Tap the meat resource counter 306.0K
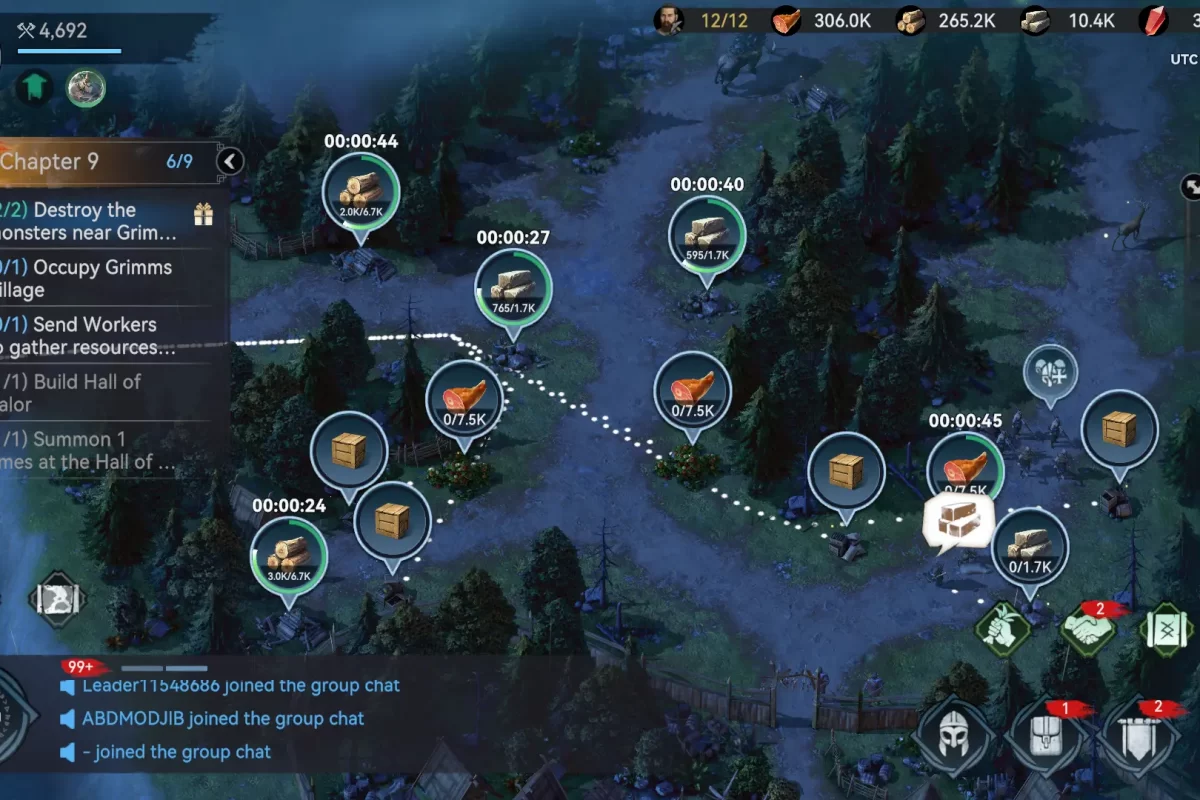1200x800 pixels. [x=825, y=20]
